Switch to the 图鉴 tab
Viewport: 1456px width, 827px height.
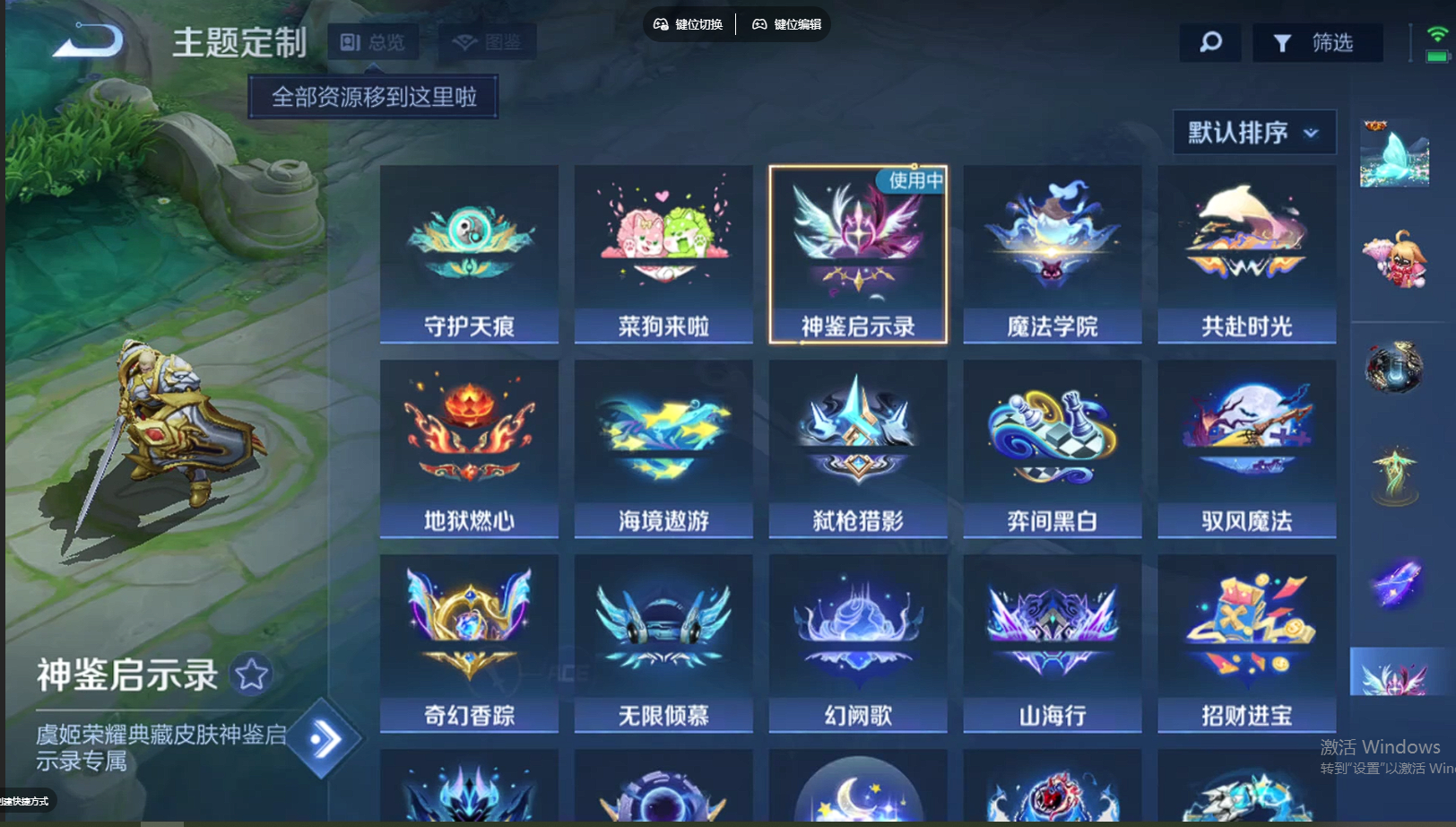(x=487, y=41)
